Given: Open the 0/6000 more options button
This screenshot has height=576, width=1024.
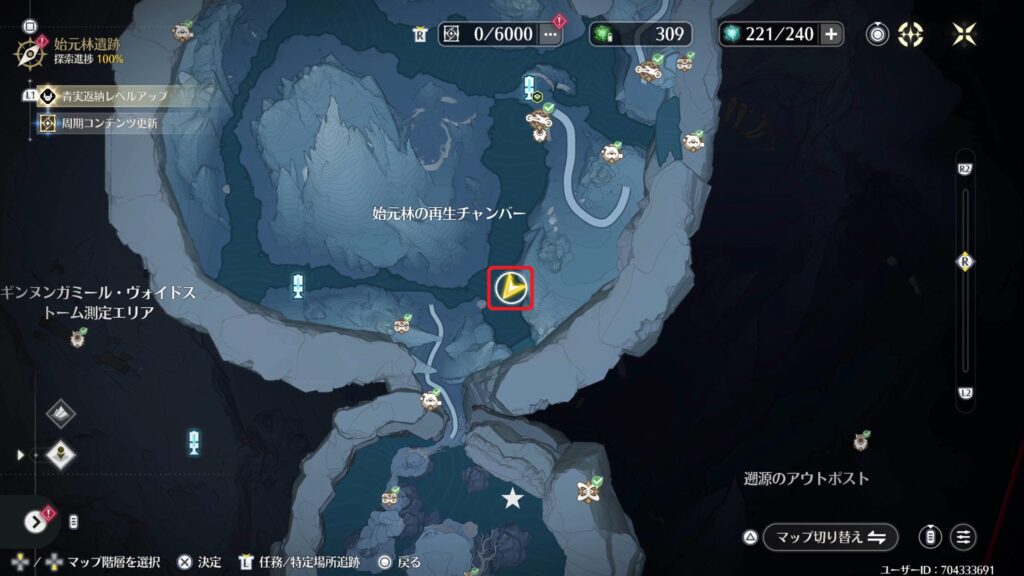Looking at the screenshot, I should click(550, 34).
